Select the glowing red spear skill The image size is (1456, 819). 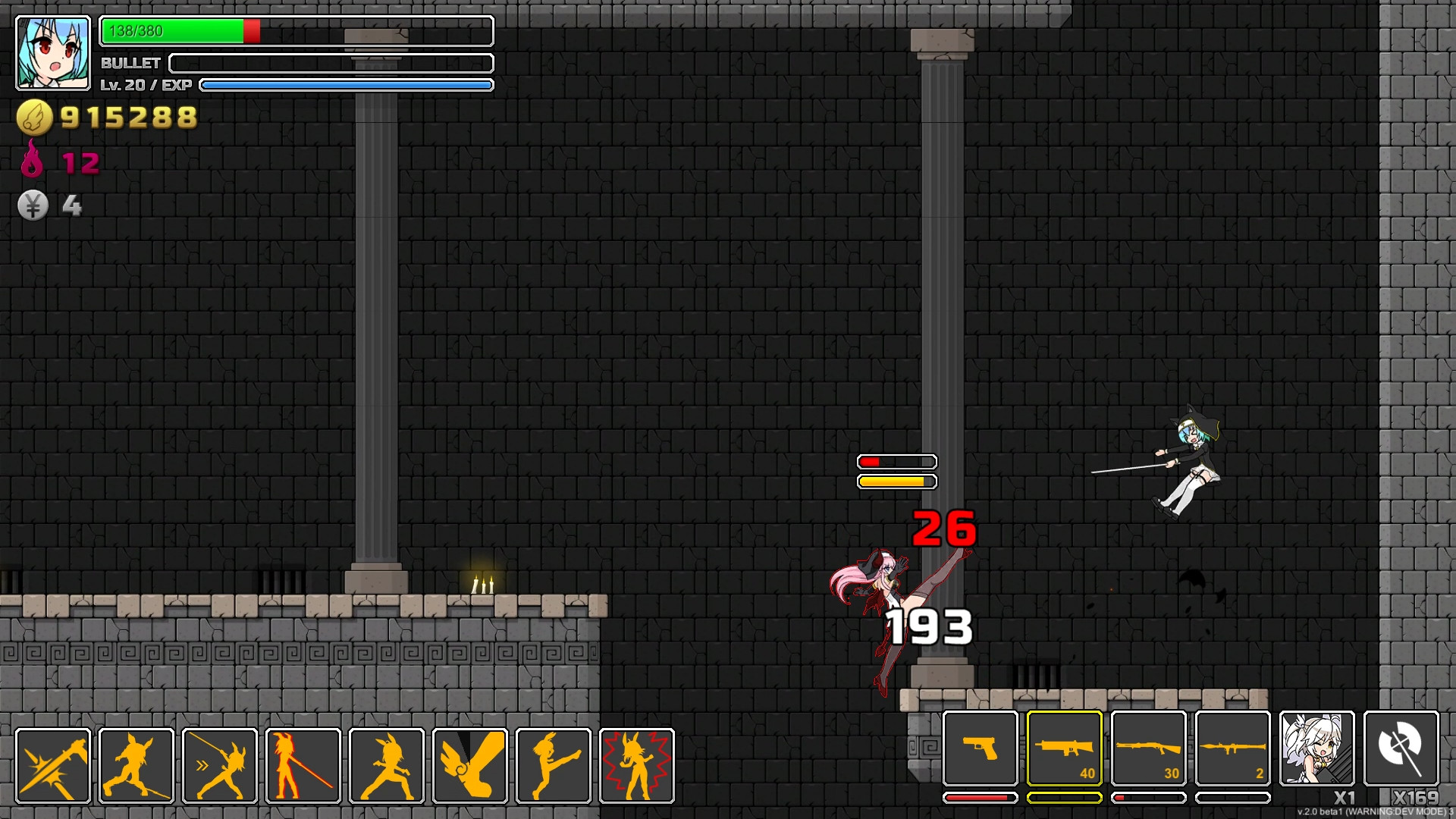coord(303,764)
